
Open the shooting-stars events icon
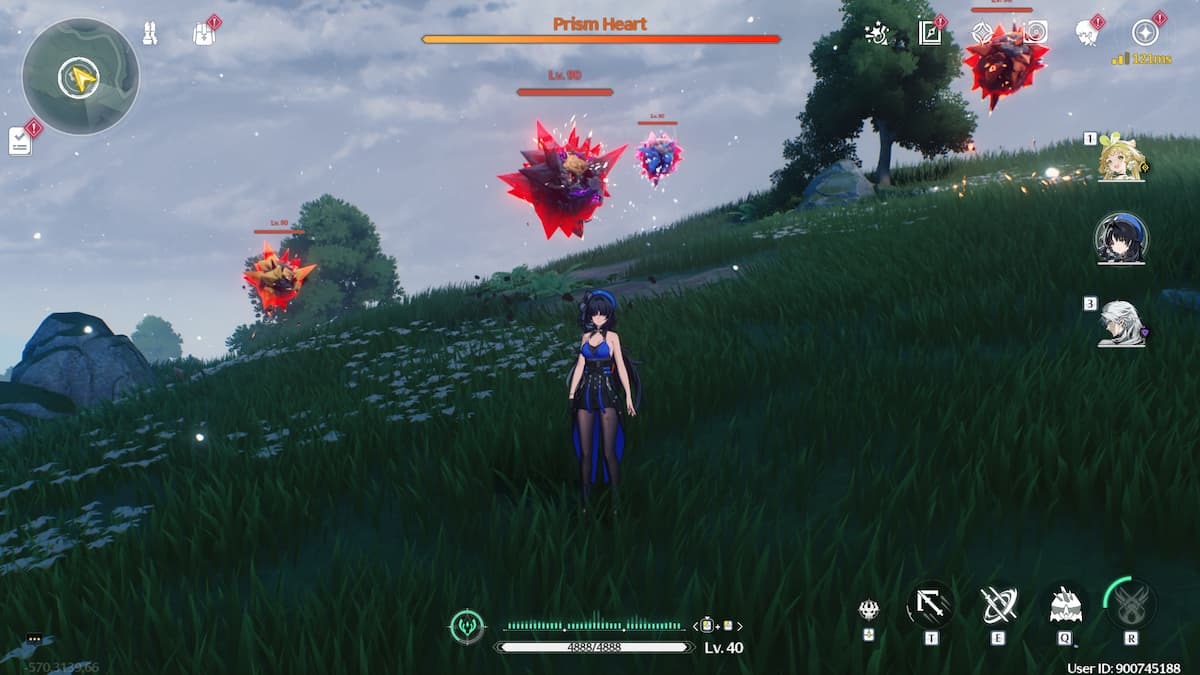877,32
